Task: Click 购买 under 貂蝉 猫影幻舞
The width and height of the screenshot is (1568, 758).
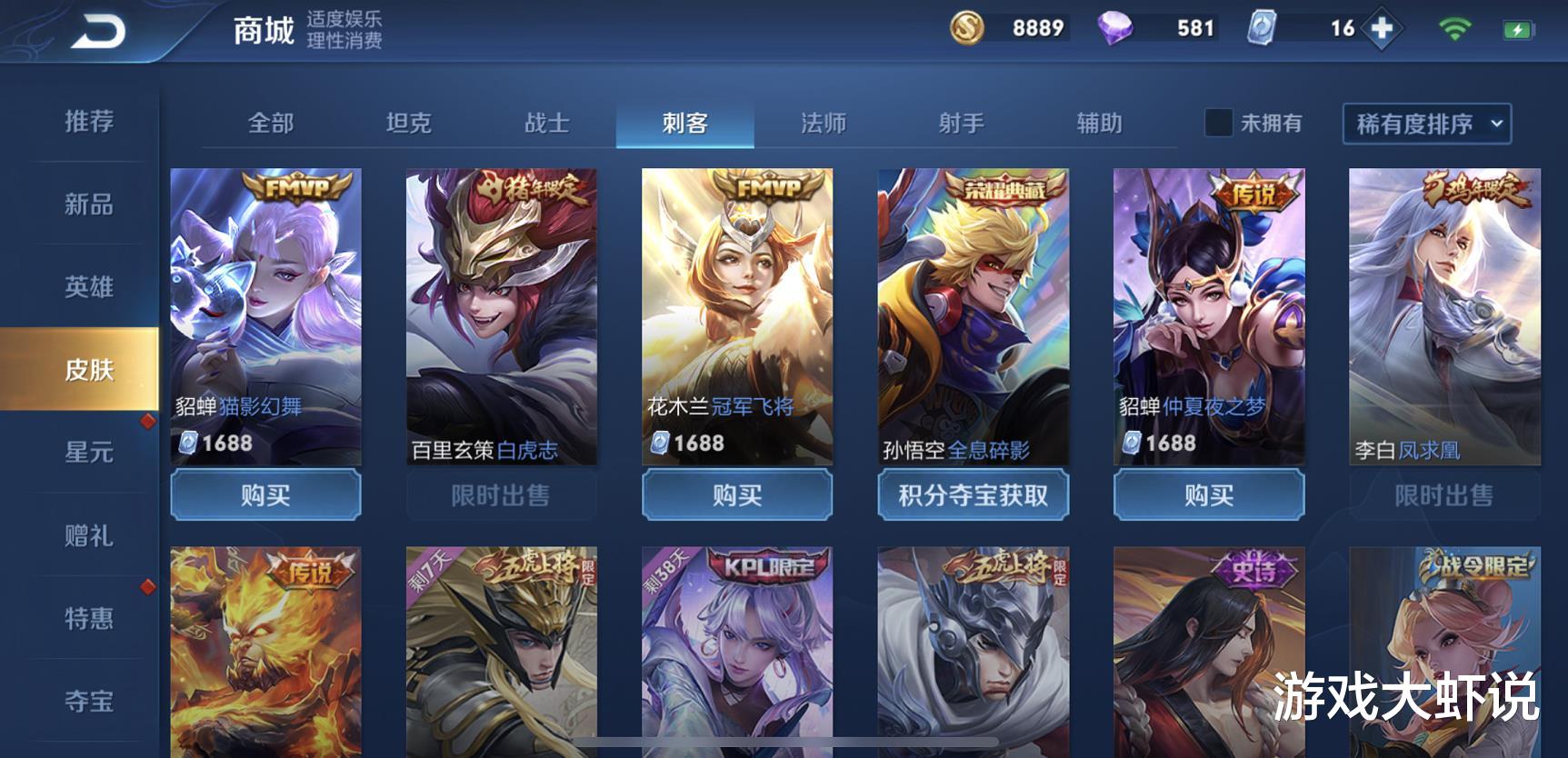Action: [x=265, y=495]
